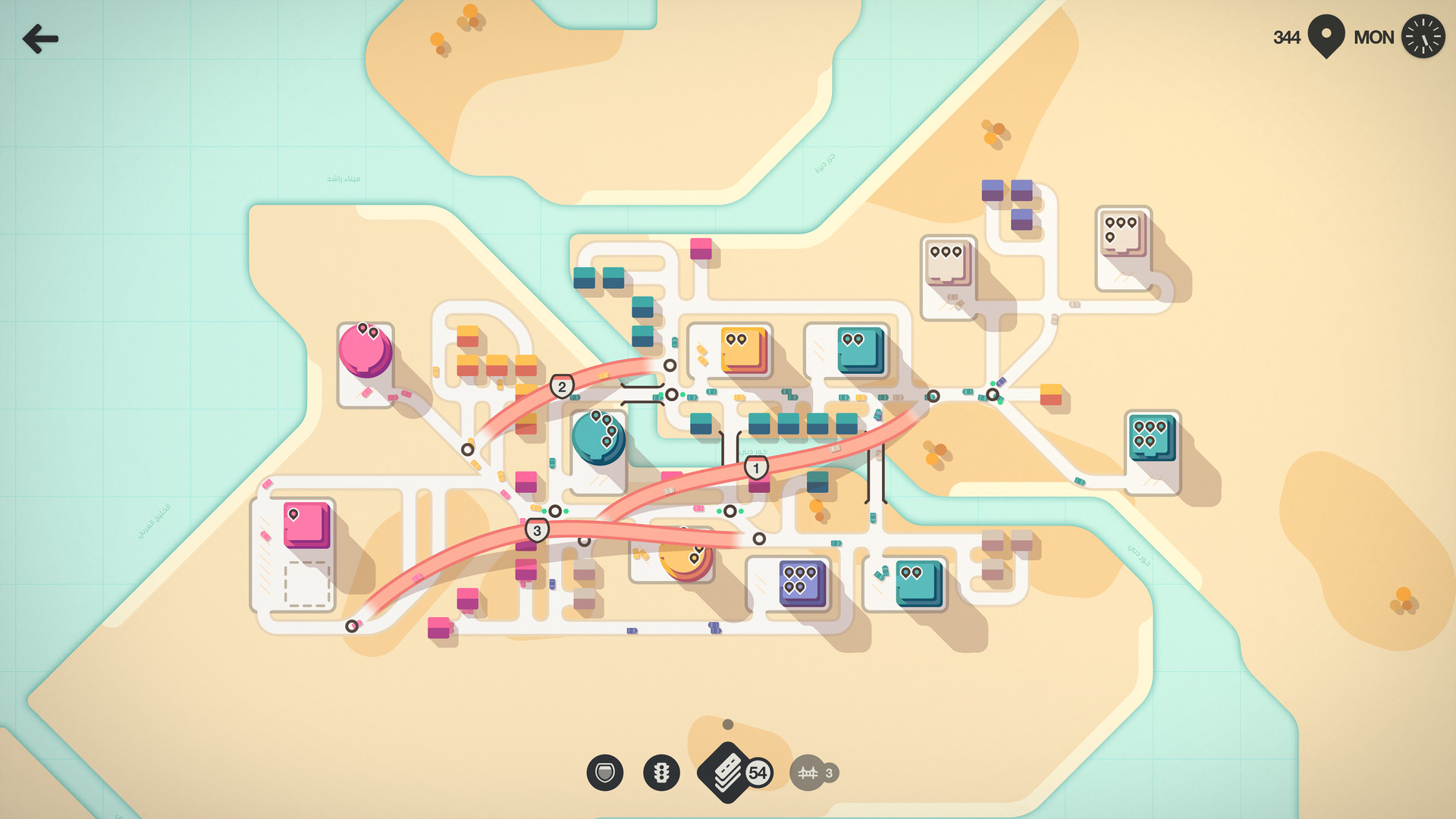
Task: Click the MON day indicator
Action: point(1373,36)
